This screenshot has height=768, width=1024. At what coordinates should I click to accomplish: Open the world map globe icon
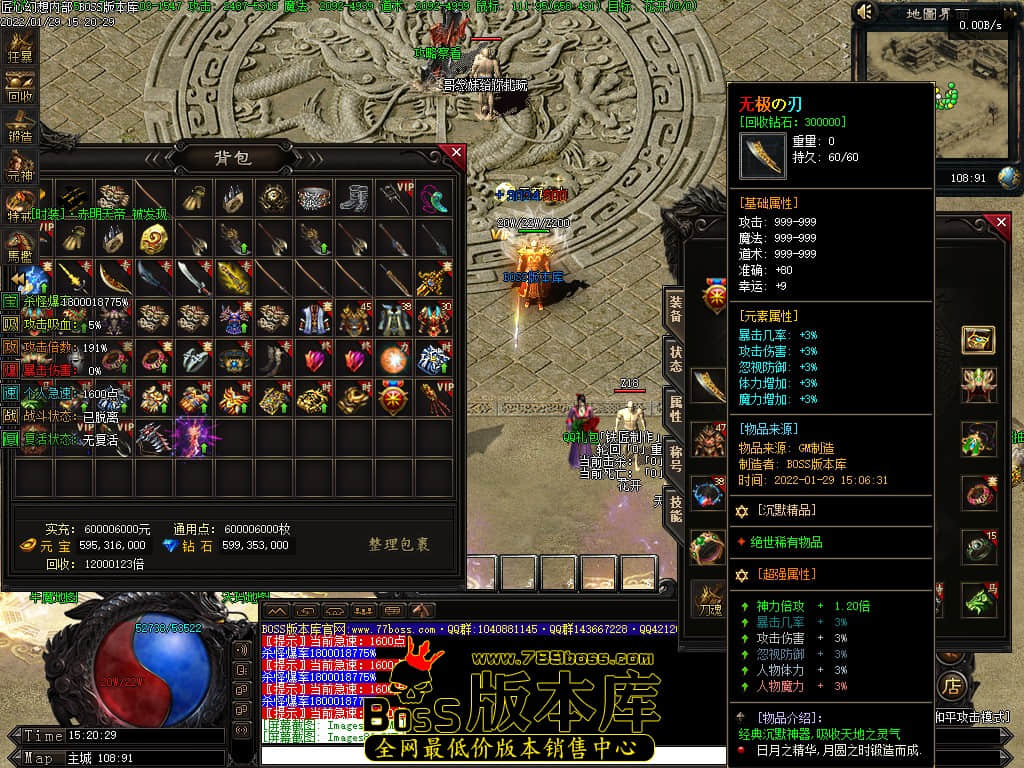[1009, 177]
